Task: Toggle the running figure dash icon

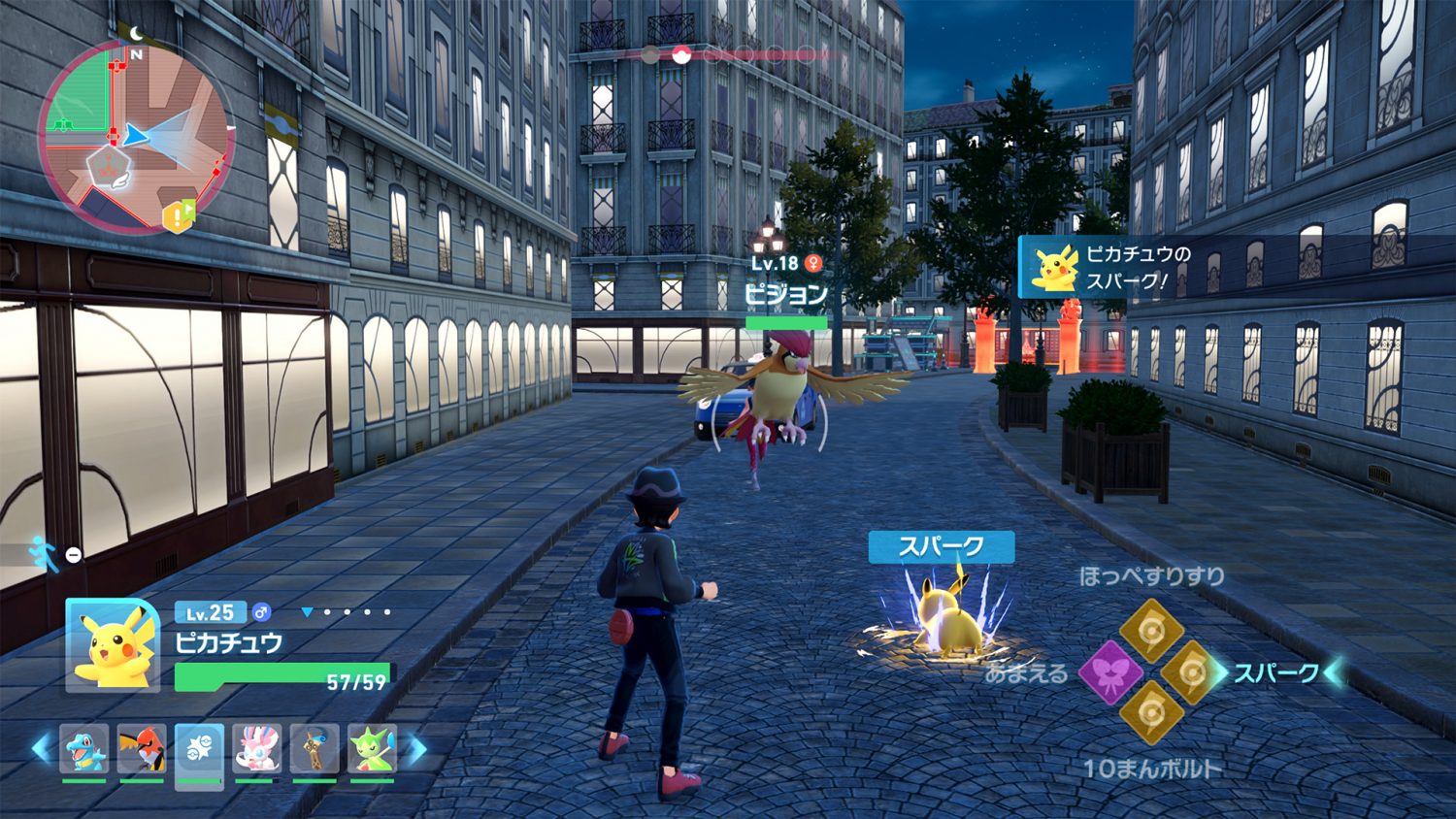Action: (x=42, y=553)
